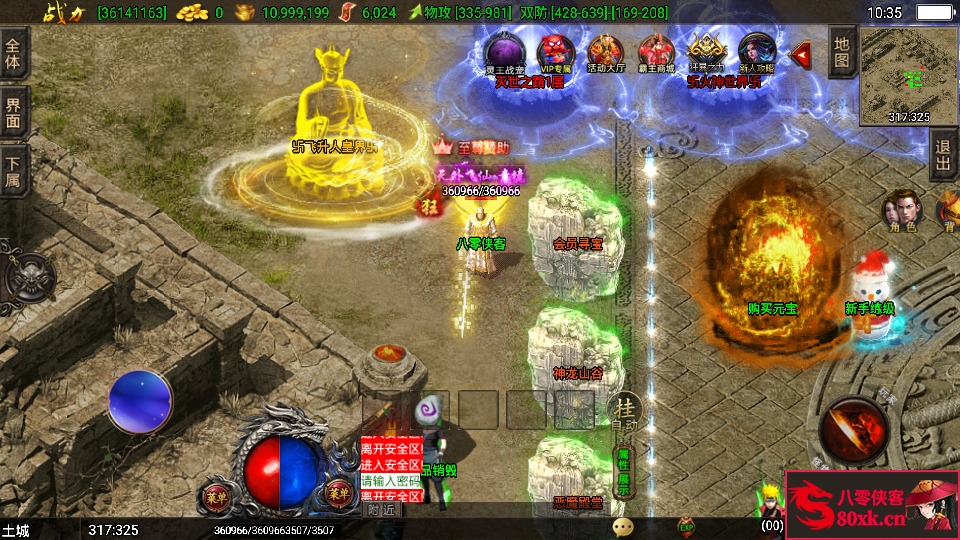Screen dimensions: 960x540
Task: Collapse the top icon row with red arrow
Action: pyautogui.click(x=800, y=54)
